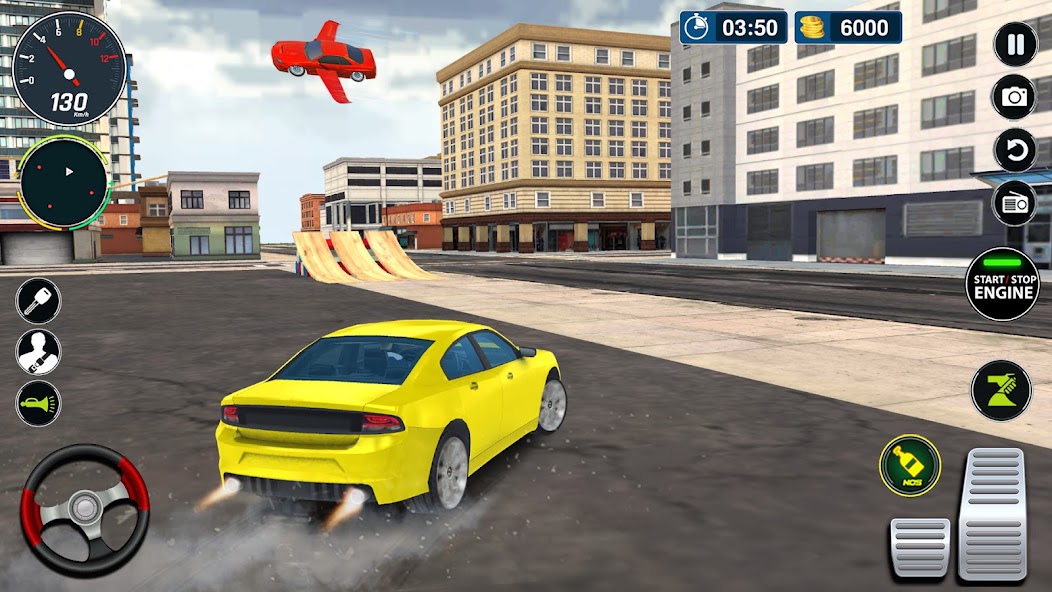The width and height of the screenshot is (1052, 592).
Task: Switch the camera view
Action: (1015, 97)
